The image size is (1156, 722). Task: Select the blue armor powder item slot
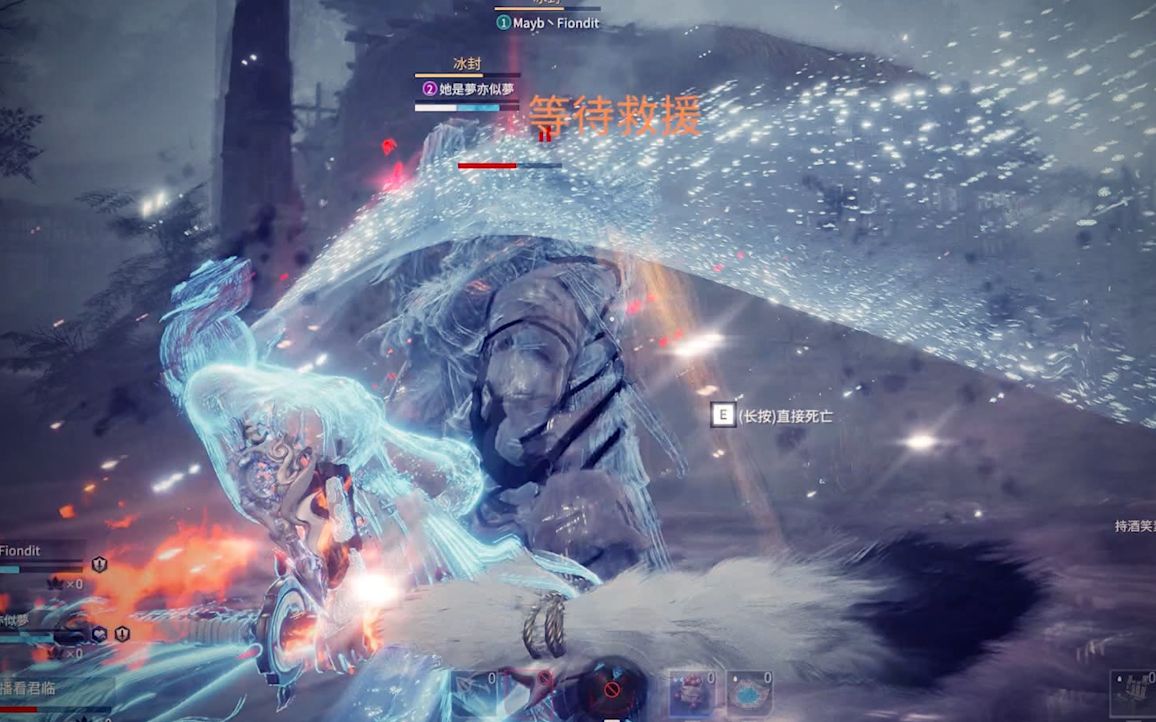click(750, 693)
